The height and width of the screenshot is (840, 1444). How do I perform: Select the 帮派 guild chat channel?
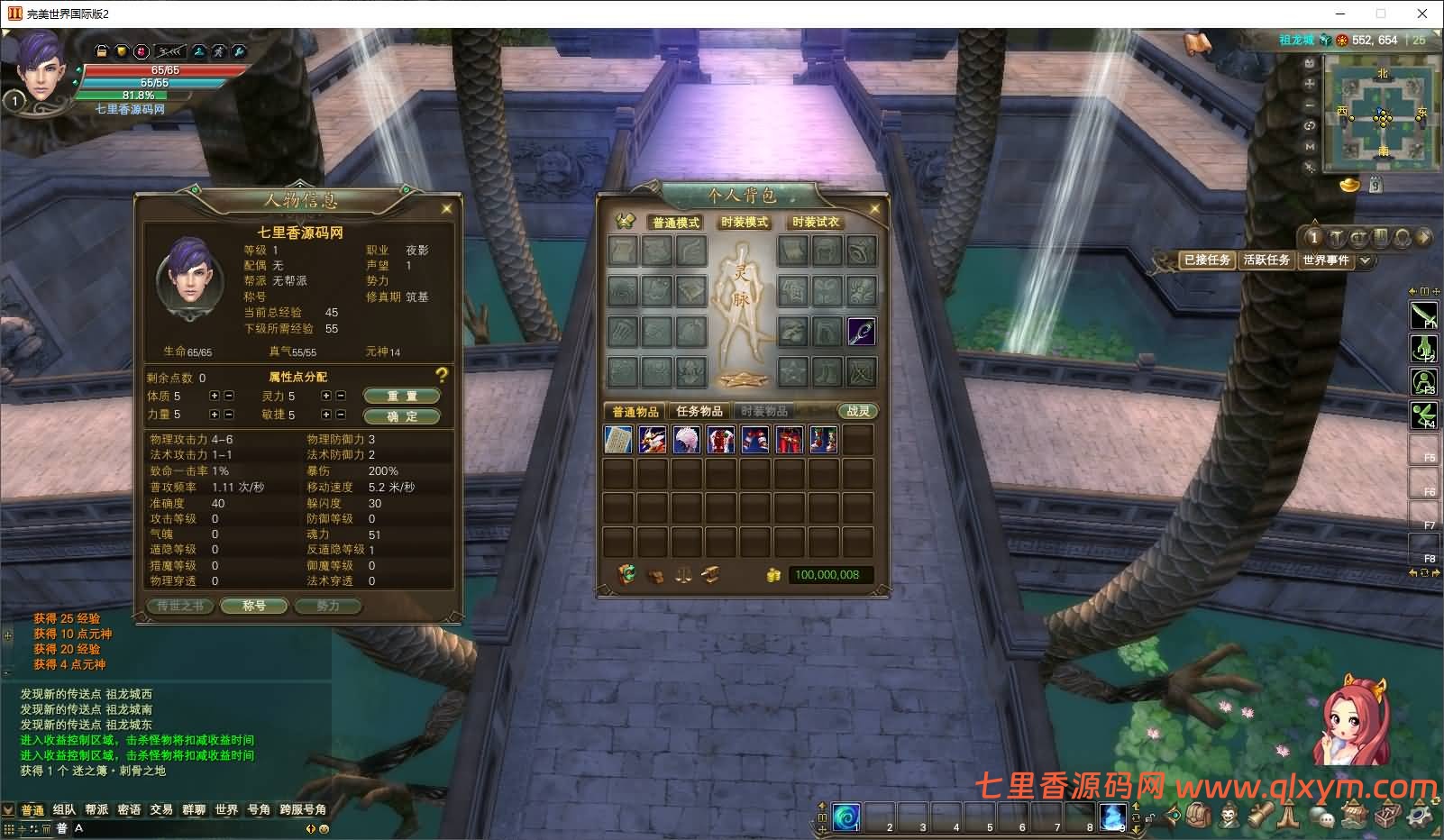(96, 809)
